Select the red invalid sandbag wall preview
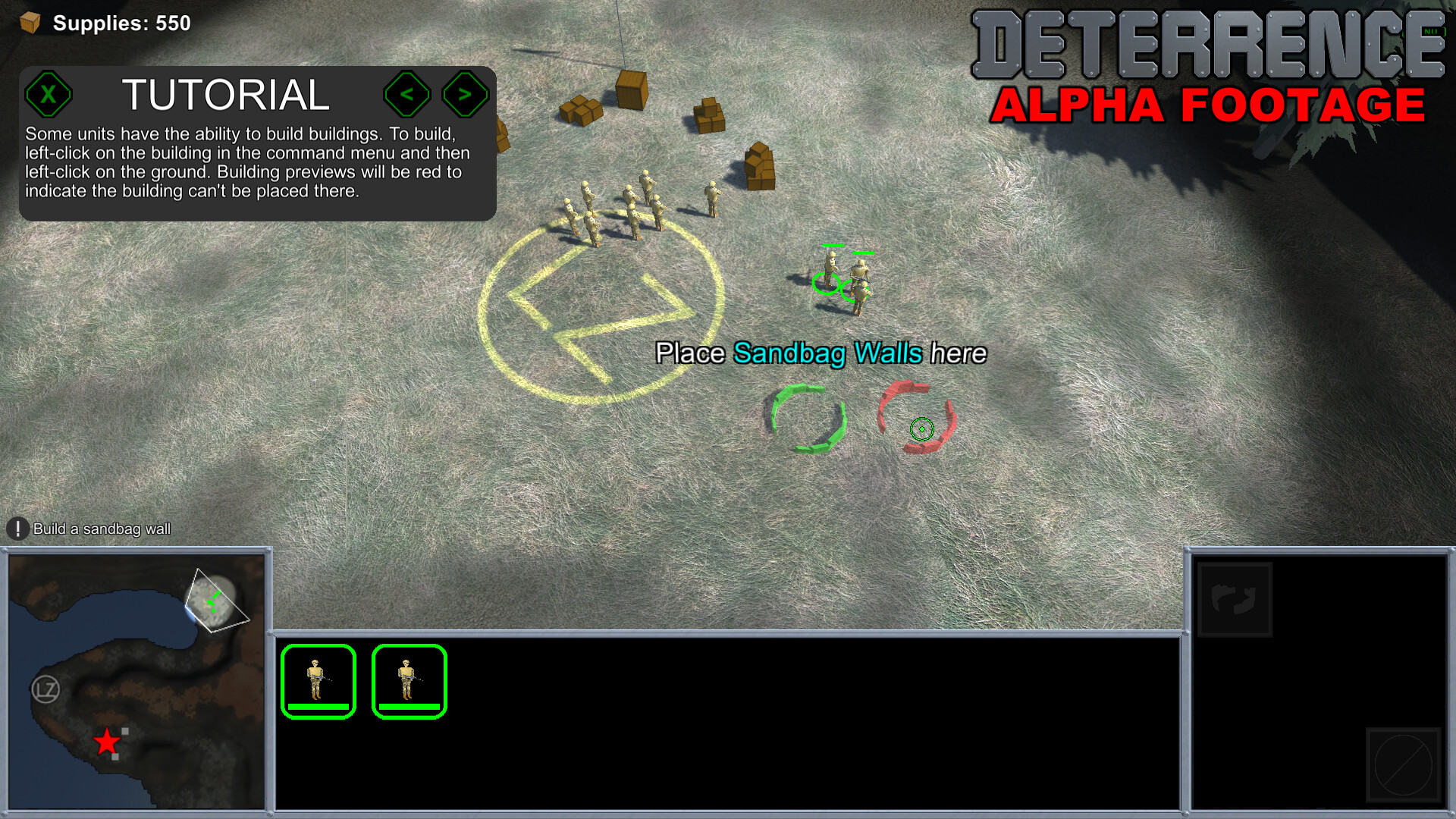1456x819 pixels. [916, 419]
